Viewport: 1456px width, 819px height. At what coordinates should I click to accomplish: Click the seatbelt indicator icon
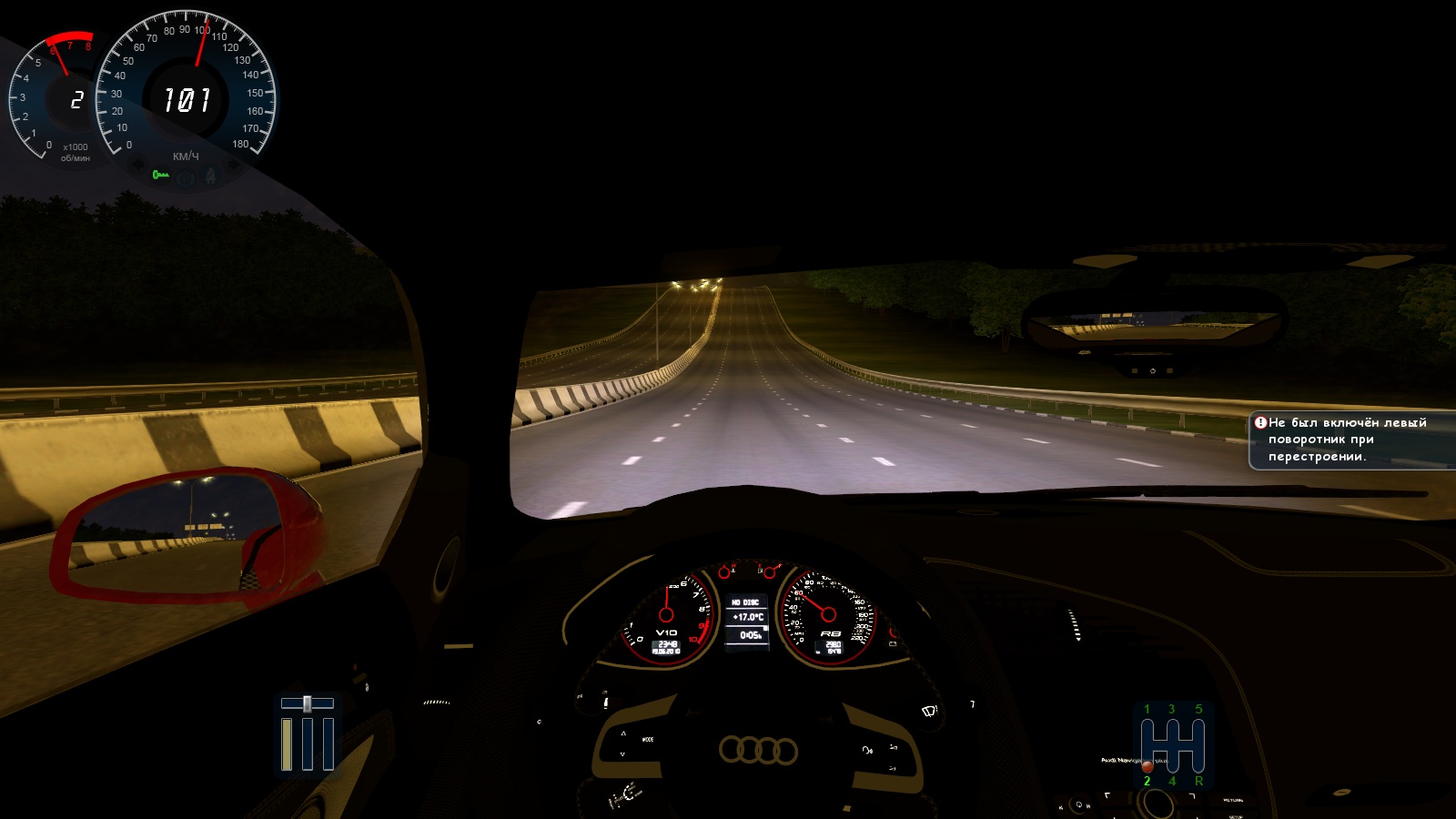click(x=211, y=176)
